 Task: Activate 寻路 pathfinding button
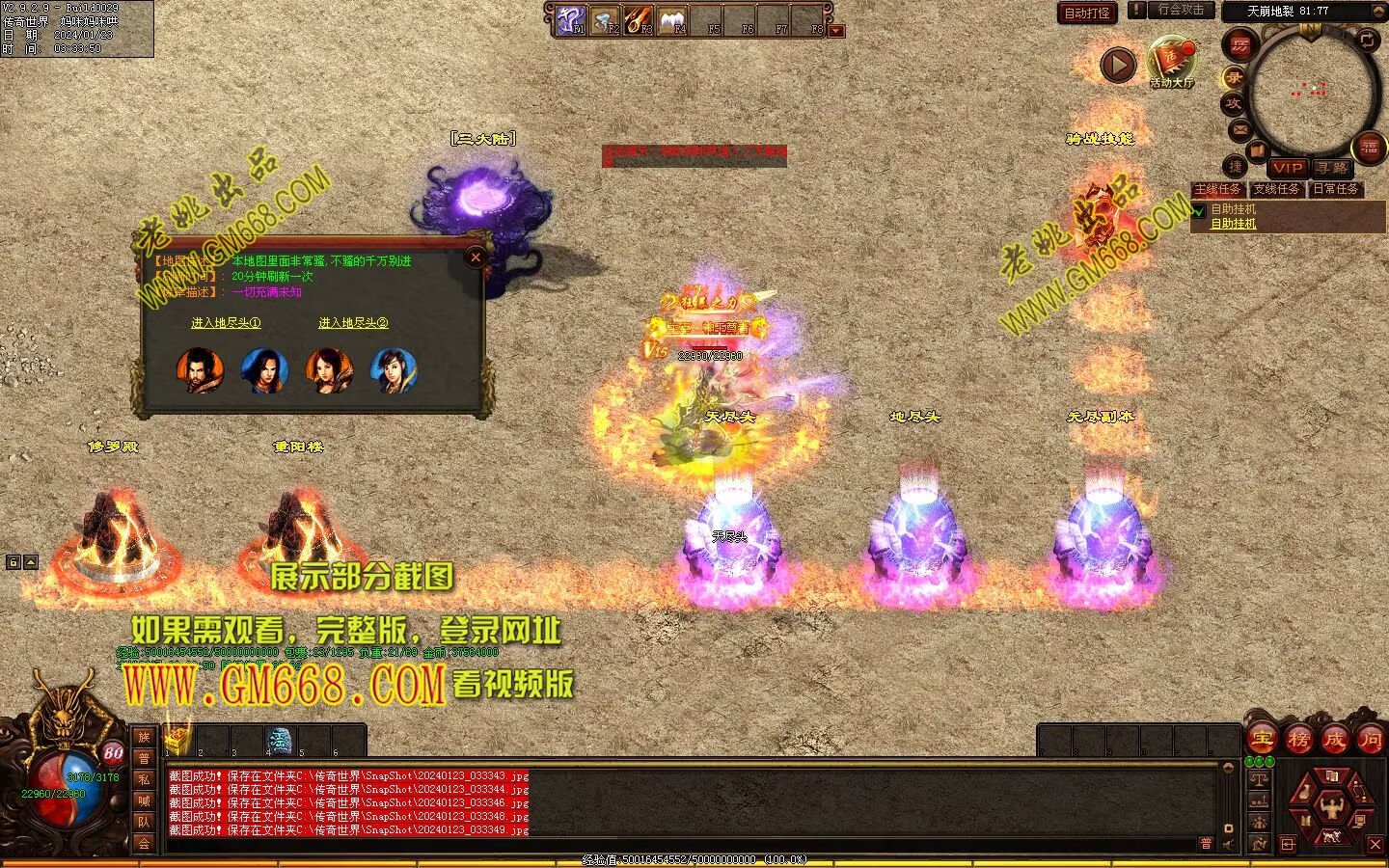(x=1333, y=168)
